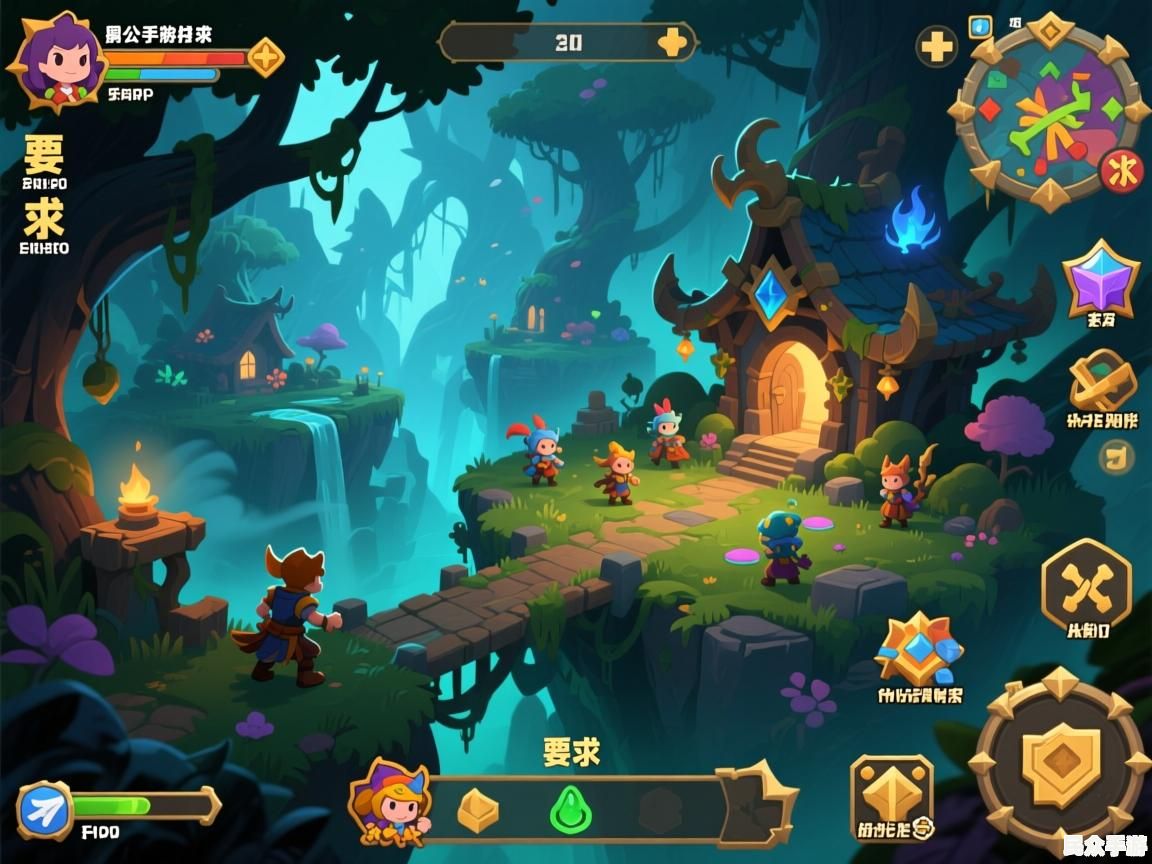
Task: Tap the gold diamond plus beside the health bar
Action: click(265, 57)
